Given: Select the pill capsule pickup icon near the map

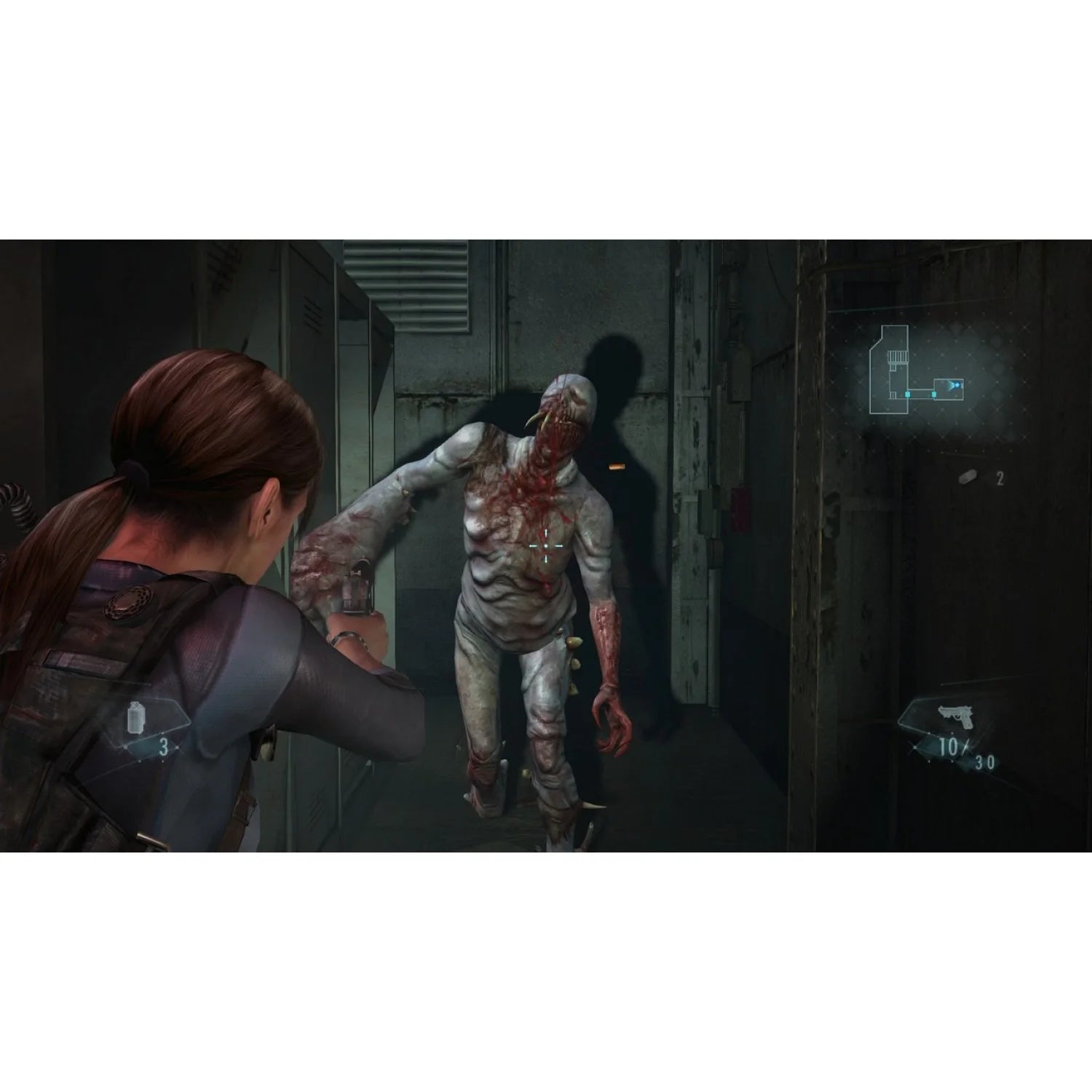Looking at the screenshot, I should 968,478.
